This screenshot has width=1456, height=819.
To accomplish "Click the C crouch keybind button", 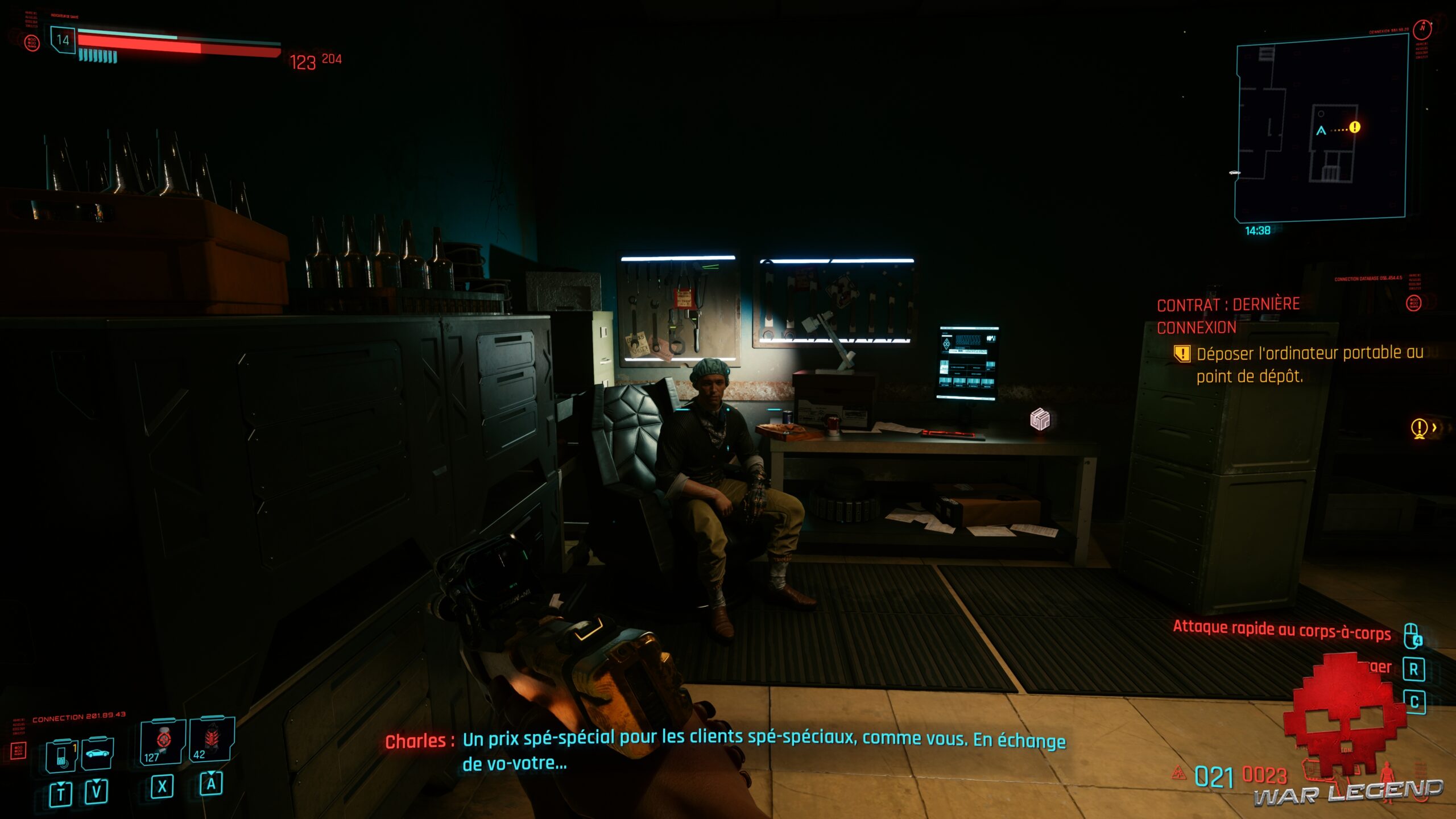I will [1414, 701].
